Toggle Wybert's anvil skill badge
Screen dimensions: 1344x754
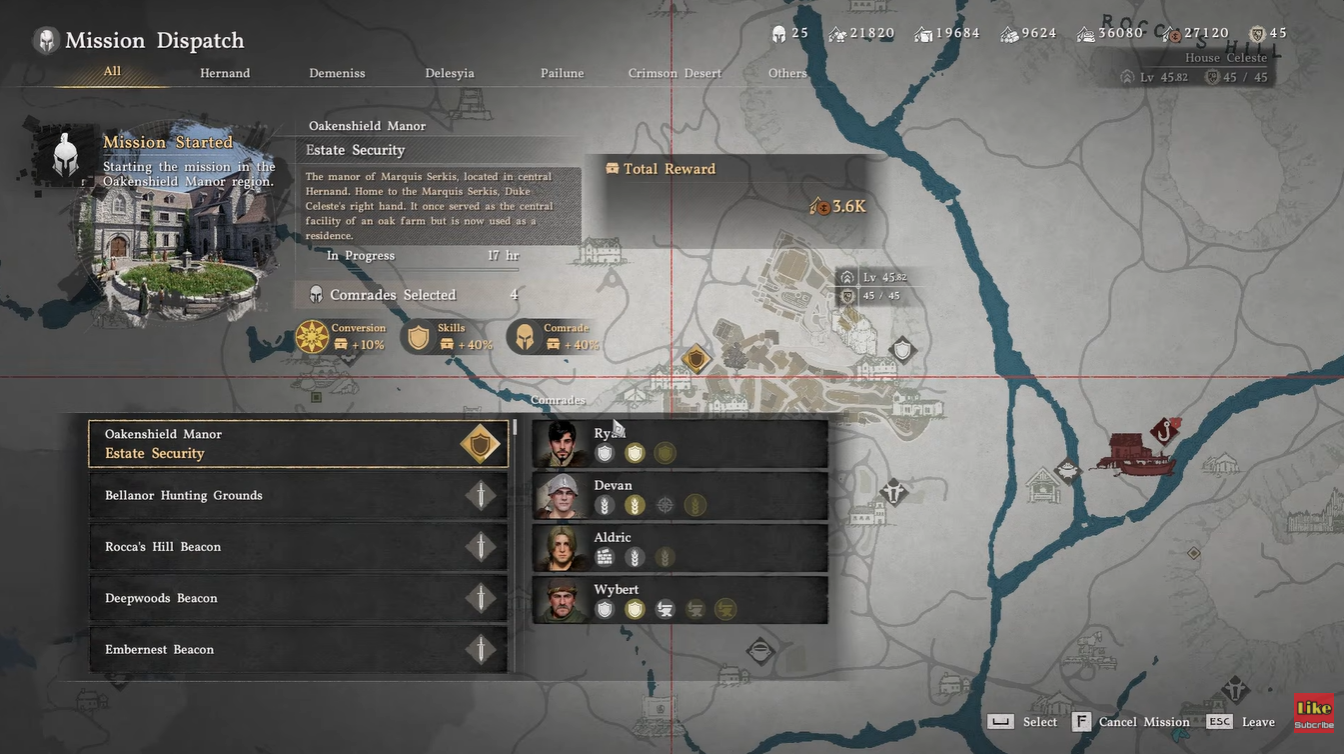click(x=665, y=608)
